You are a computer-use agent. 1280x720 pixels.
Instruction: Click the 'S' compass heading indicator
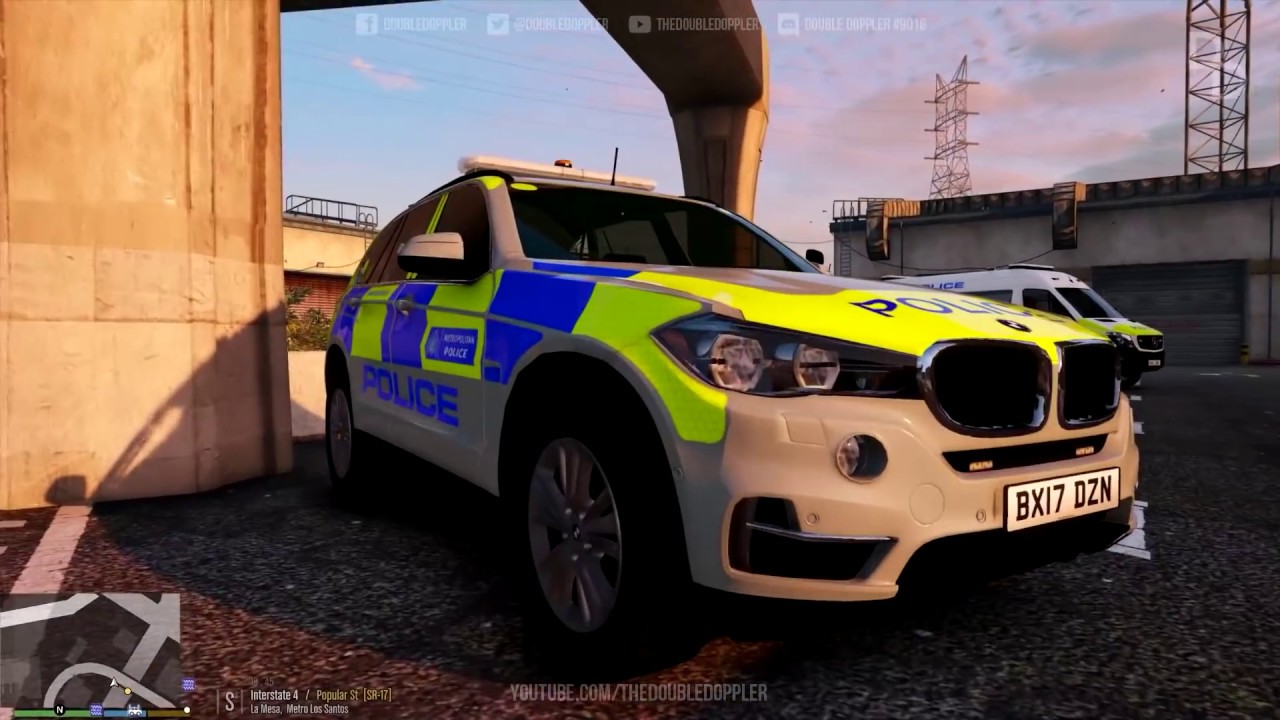pyautogui.click(x=231, y=698)
